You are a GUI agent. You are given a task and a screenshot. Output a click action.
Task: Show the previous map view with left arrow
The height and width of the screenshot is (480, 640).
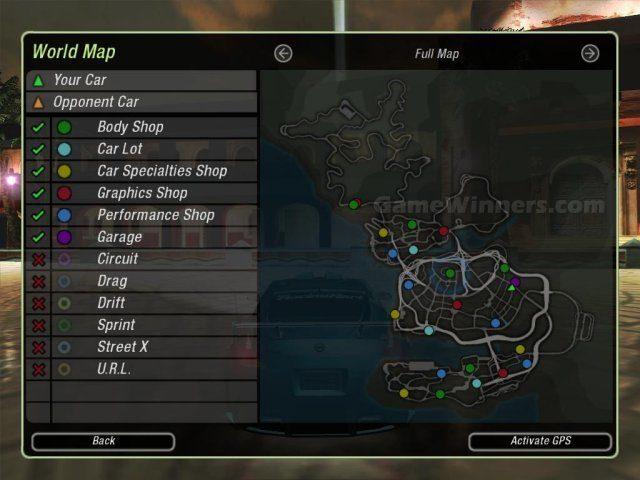pyautogui.click(x=283, y=54)
